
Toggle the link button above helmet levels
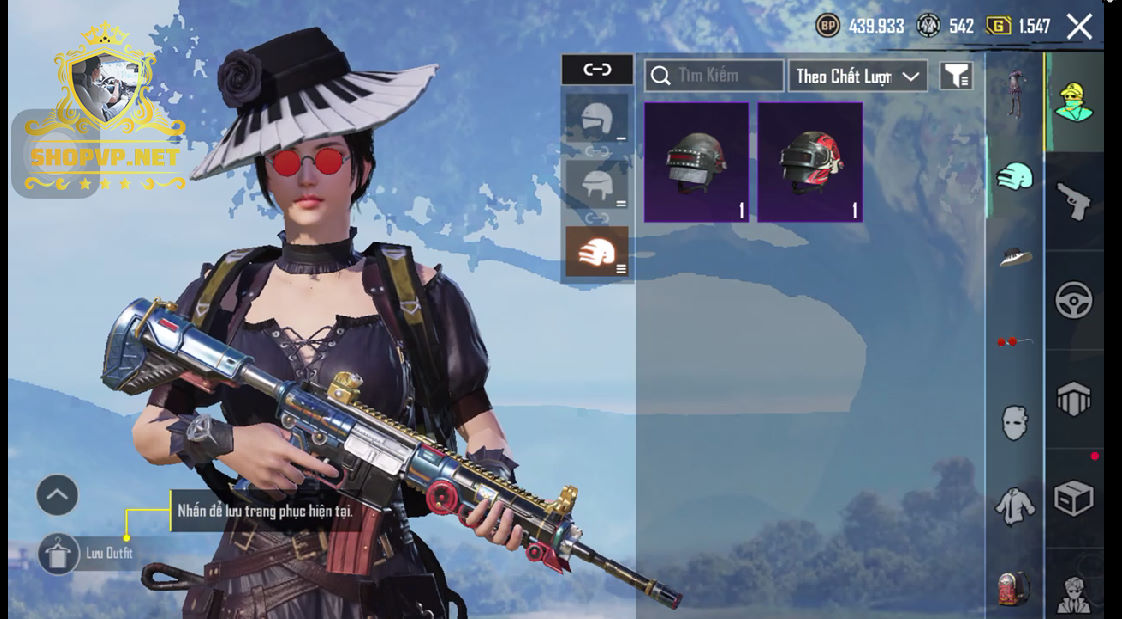point(597,69)
